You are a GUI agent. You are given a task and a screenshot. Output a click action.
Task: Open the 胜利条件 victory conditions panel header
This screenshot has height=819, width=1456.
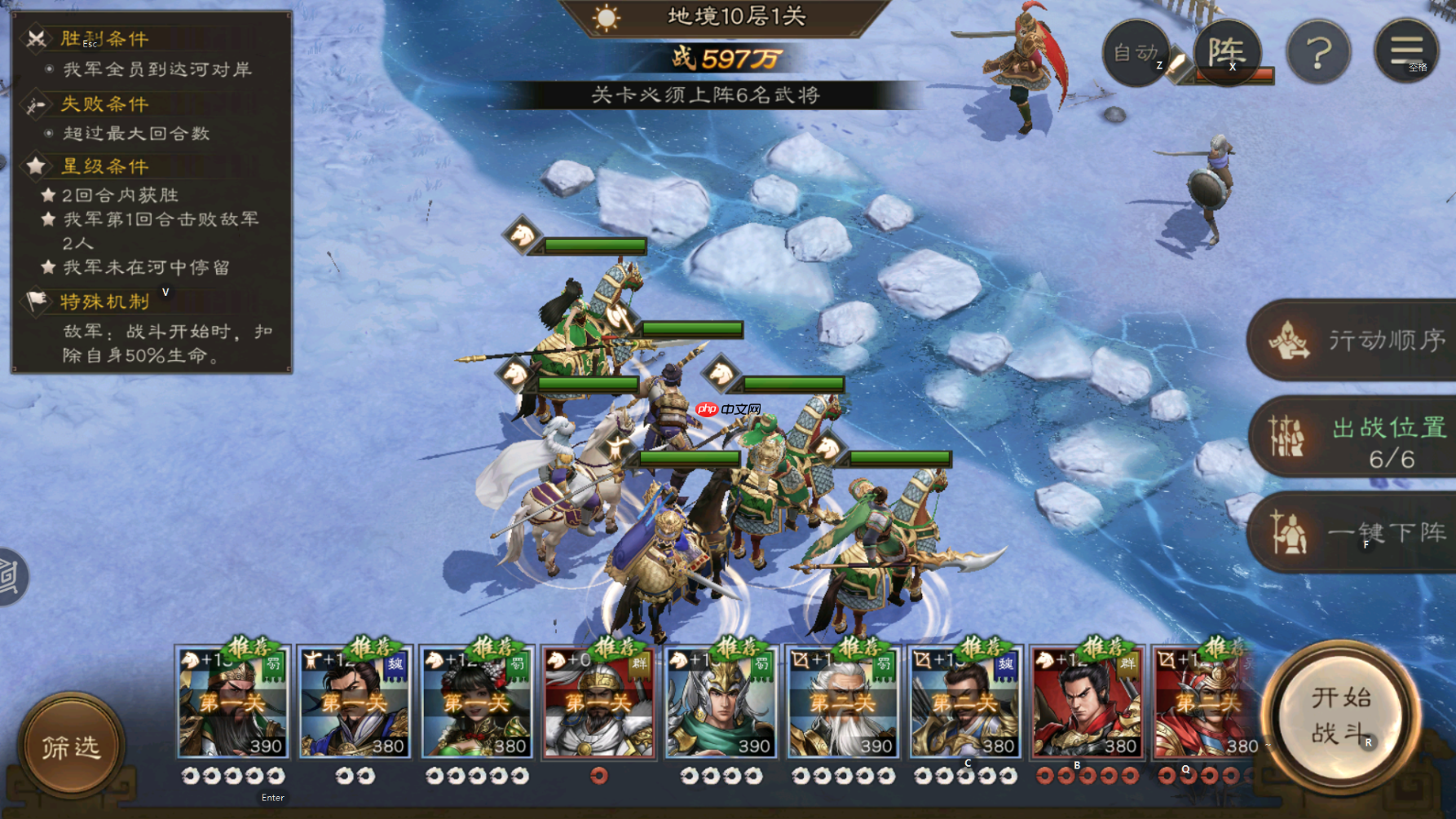[x=104, y=38]
